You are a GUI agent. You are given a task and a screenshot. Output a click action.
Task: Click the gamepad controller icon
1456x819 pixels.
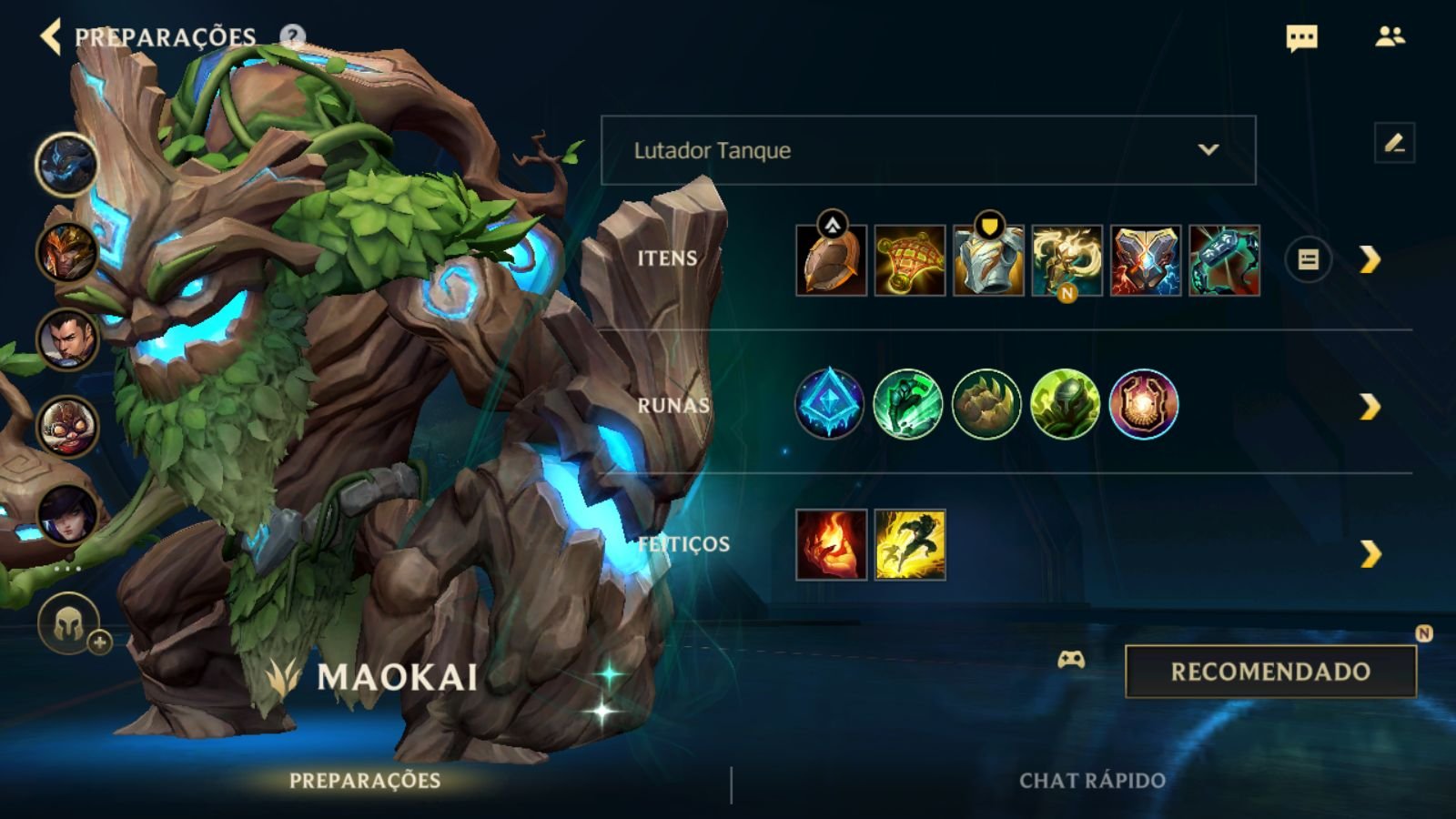(1071, 660)
